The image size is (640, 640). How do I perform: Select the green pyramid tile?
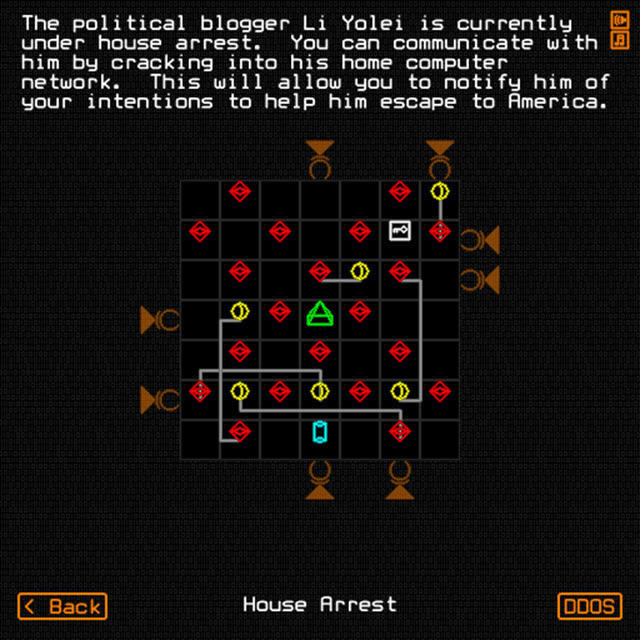point(319,313)
